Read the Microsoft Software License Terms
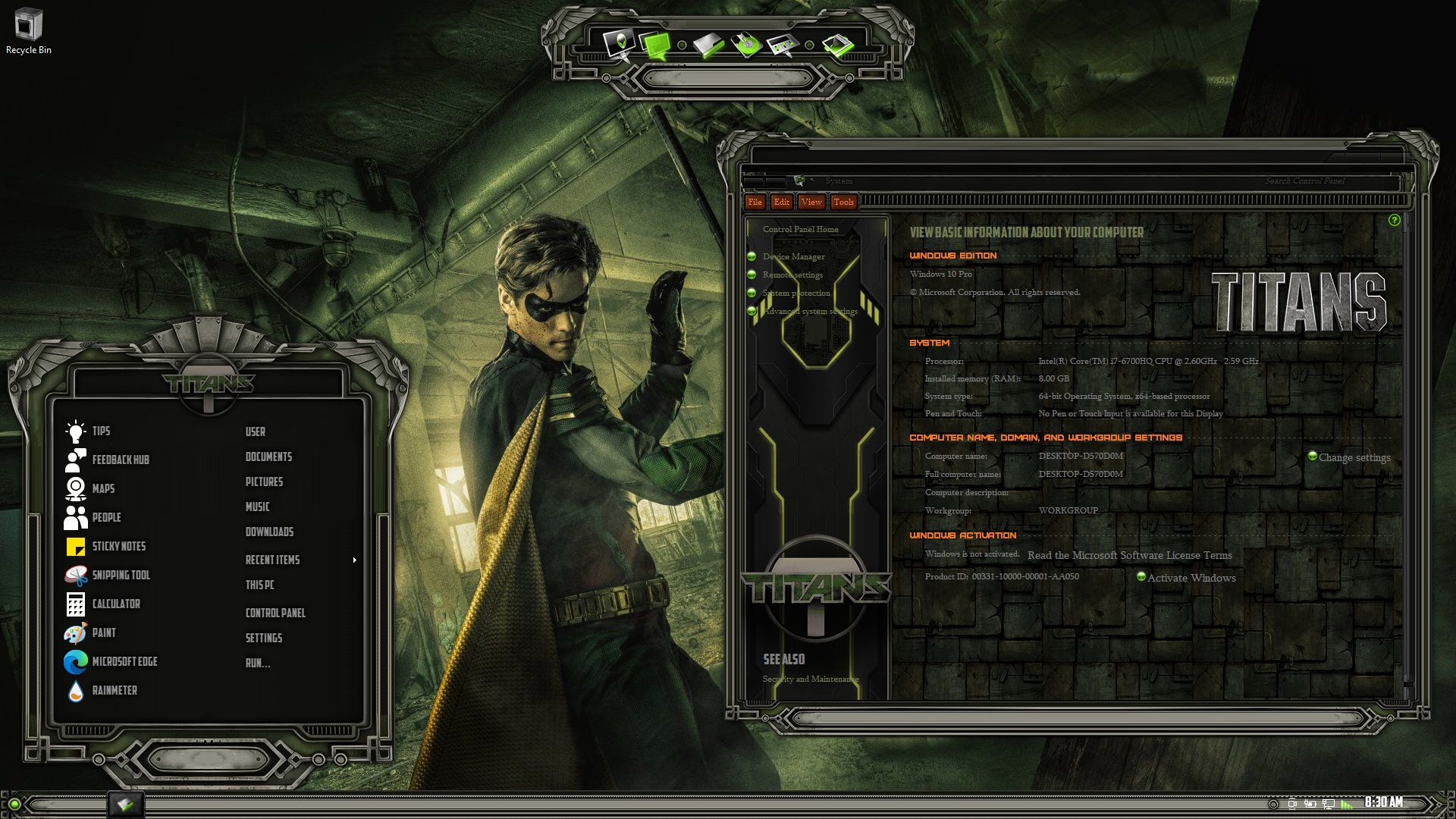This screenshot has width=1456, height=819. [x=1129, y=555]
